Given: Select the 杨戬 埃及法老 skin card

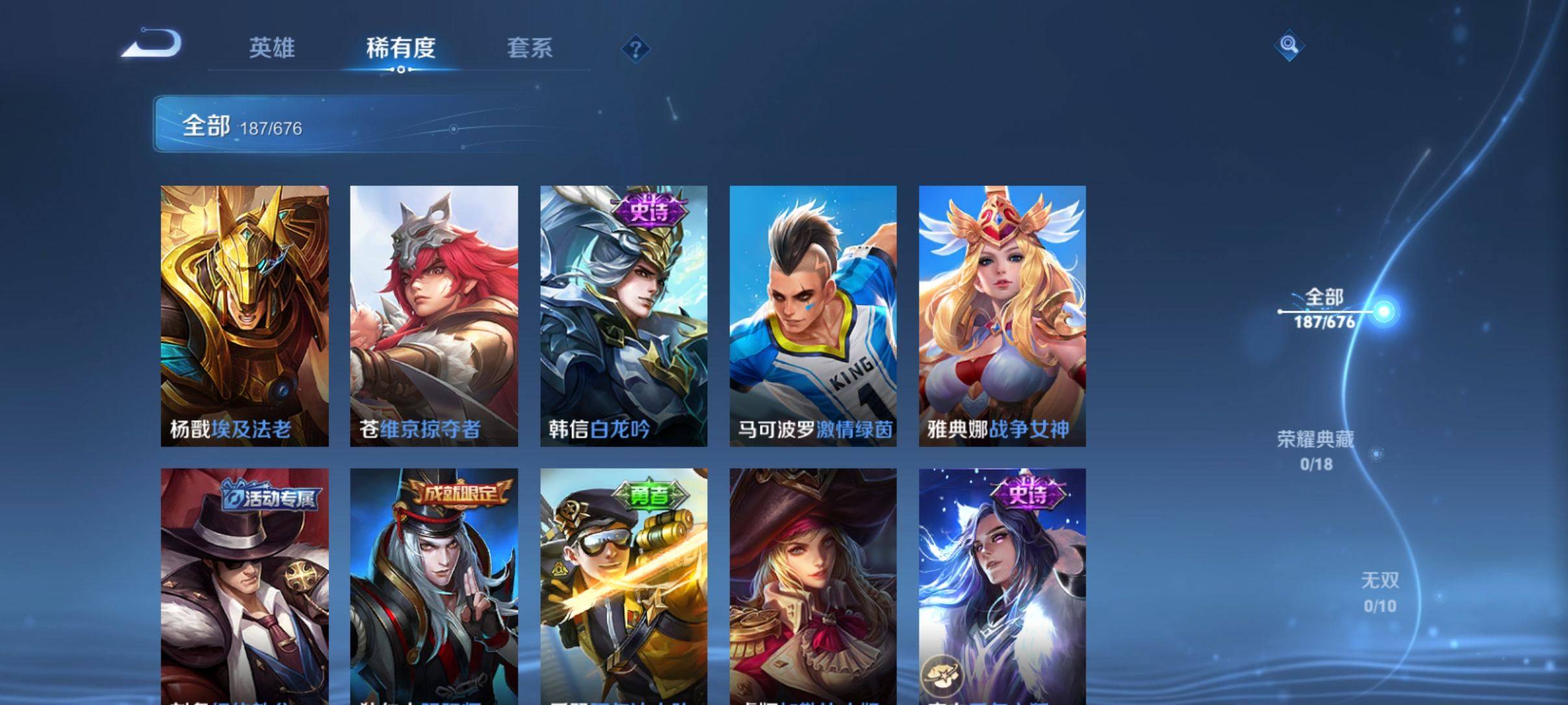Looking at the screenshot, I should [x=244, y=315].
